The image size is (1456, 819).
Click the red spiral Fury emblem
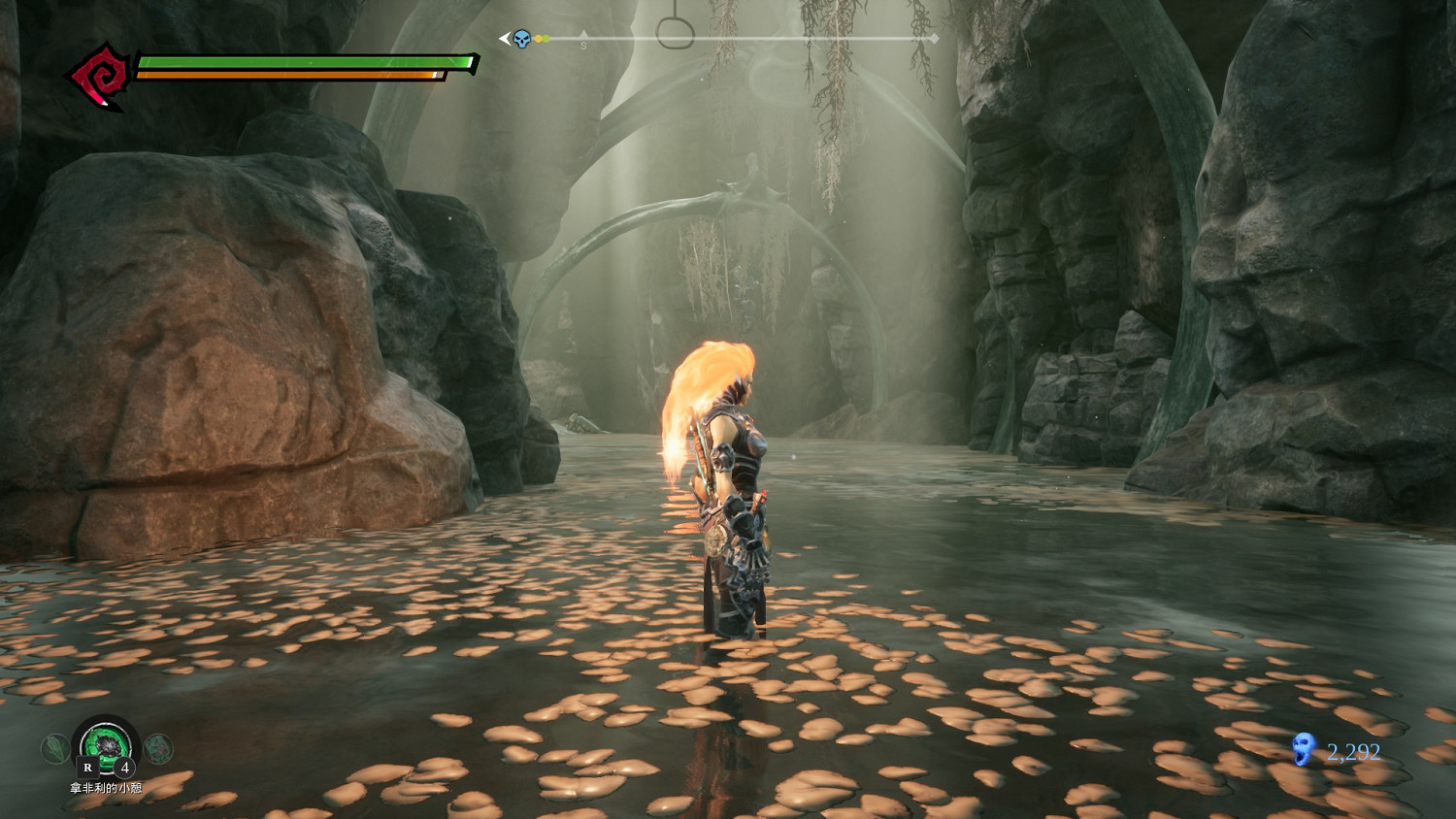pos(97,76)
